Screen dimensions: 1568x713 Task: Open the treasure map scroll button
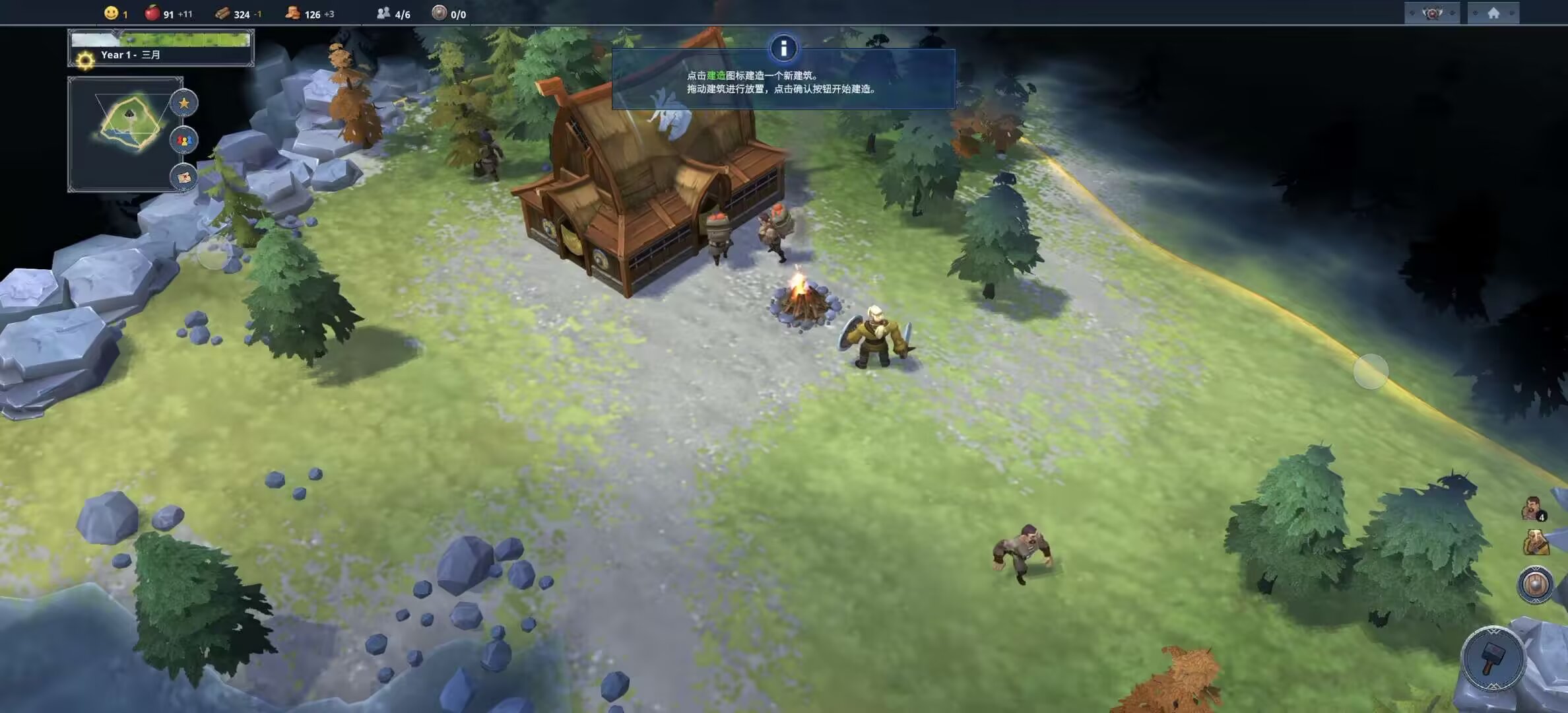184,177
